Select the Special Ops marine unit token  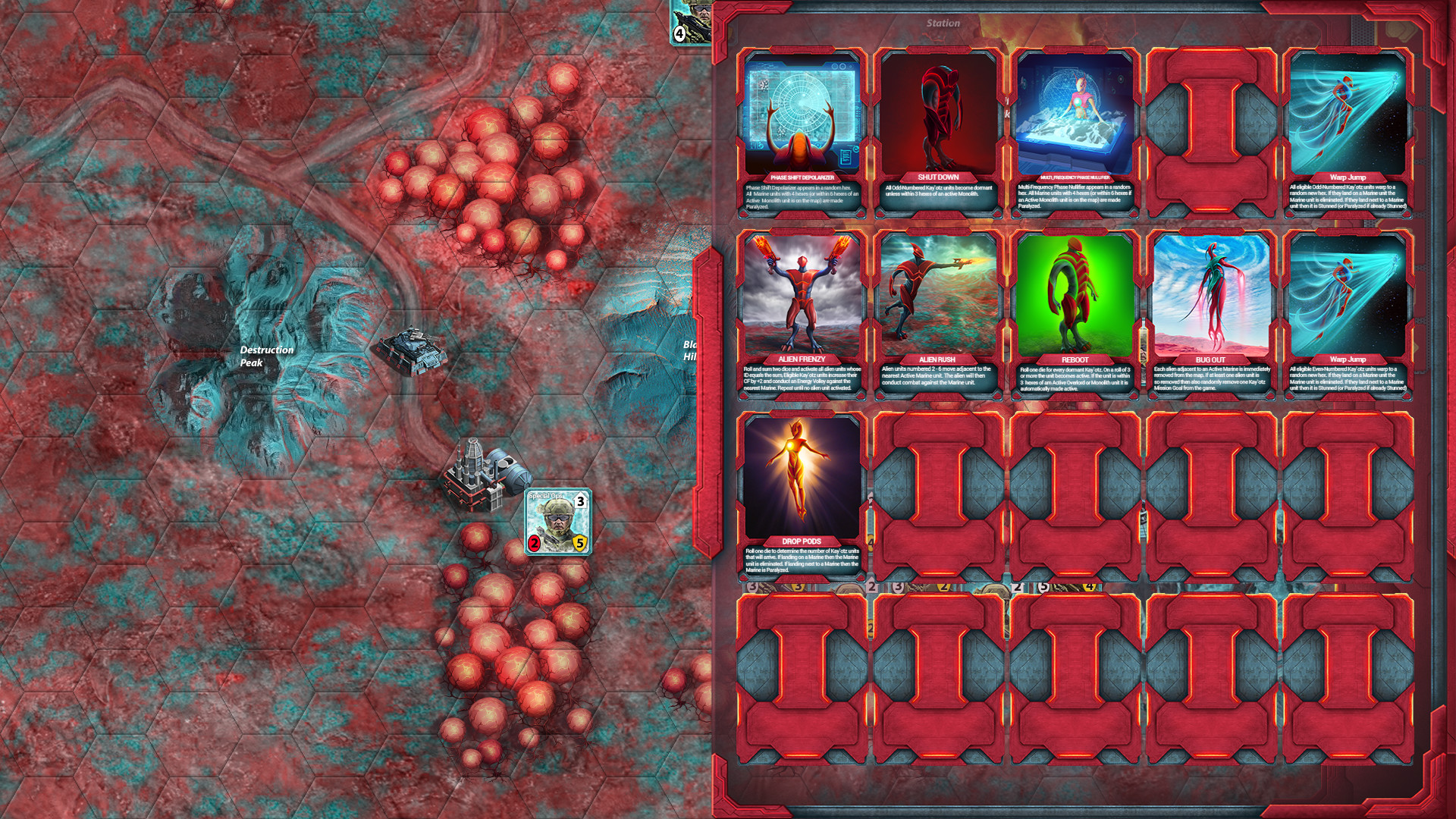(x=558, y=522)
